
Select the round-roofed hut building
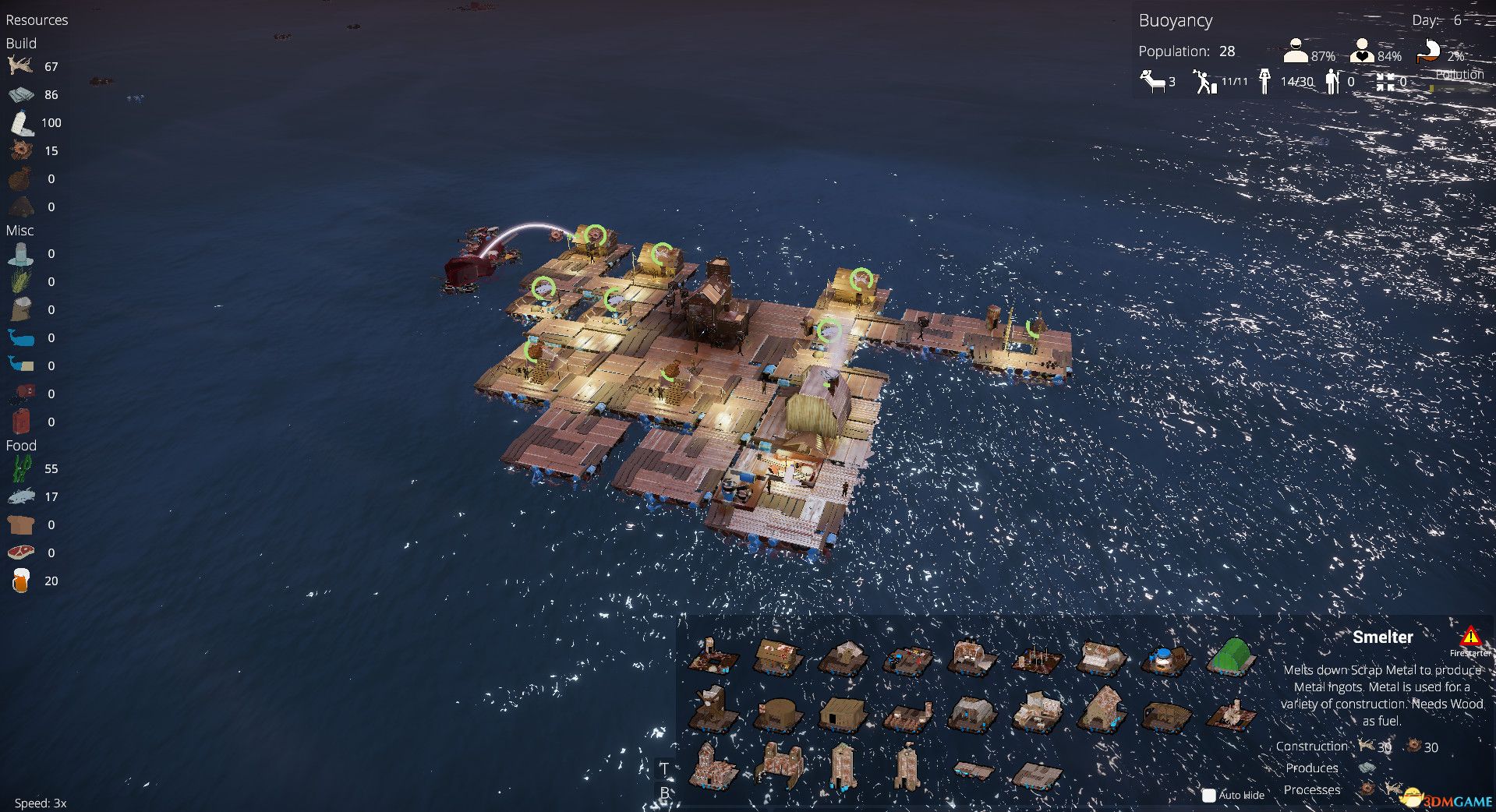[778, 712]
